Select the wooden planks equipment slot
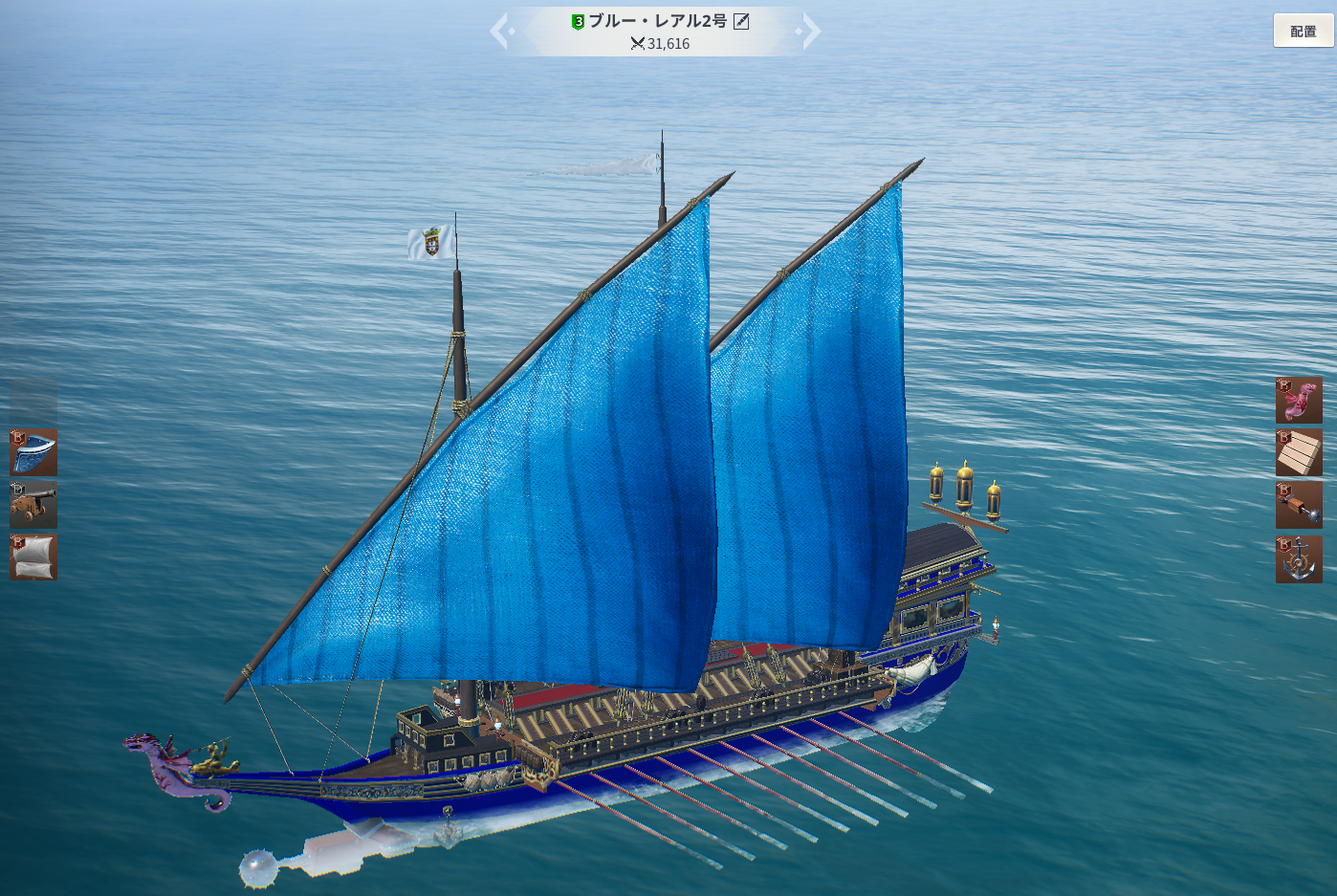The width and height of the screenshot is (1337, 896). tap(1299, 452)
